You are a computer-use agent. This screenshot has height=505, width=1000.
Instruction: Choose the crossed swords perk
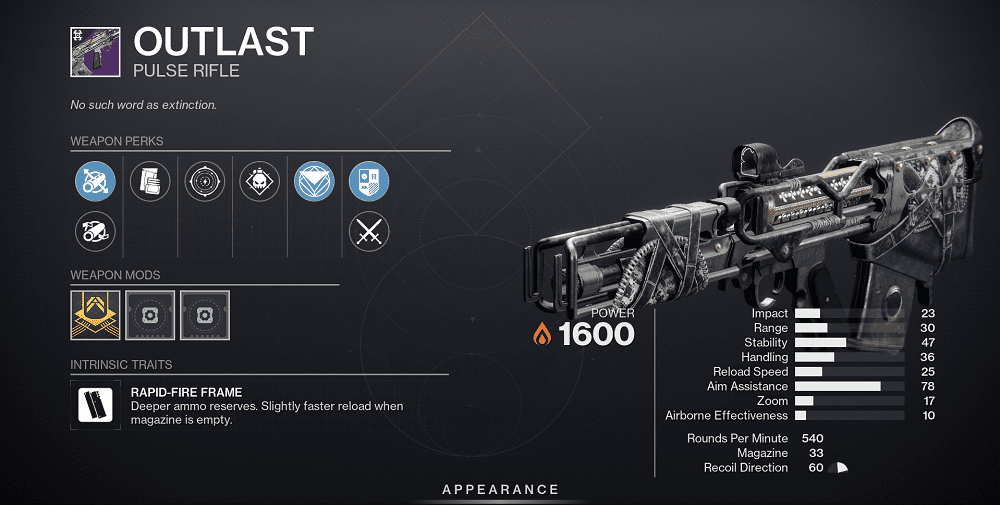pyautogui.click(x=368, y=232)
